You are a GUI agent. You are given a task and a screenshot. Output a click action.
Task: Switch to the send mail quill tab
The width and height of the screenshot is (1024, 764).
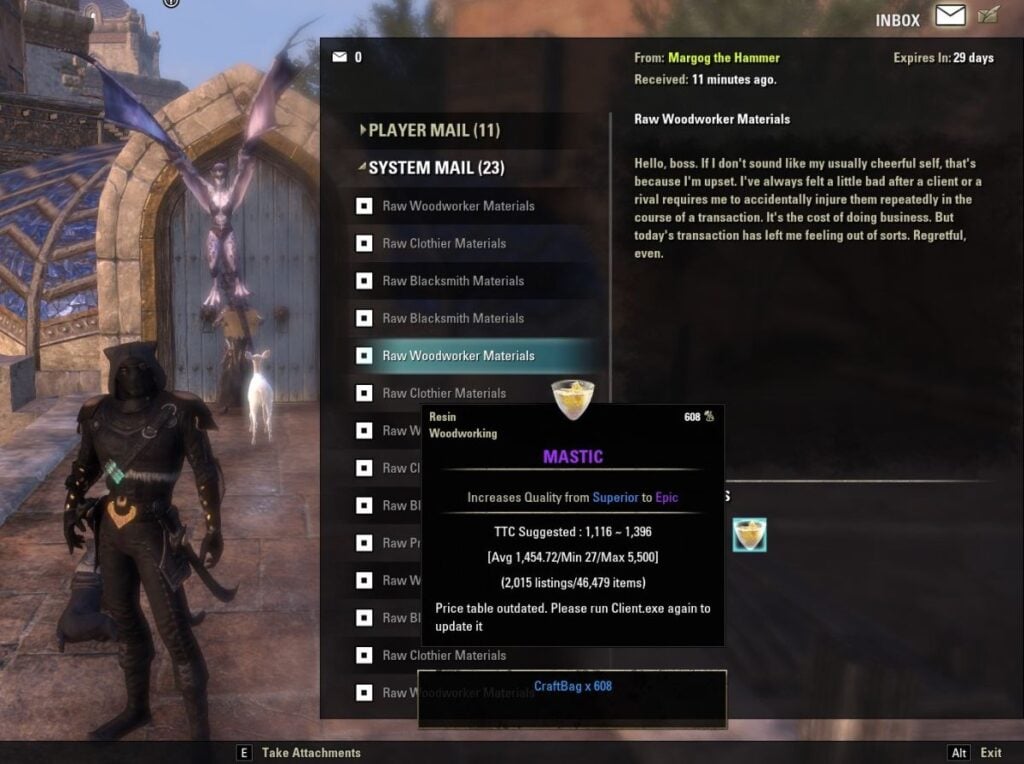[x=988, y=15]
